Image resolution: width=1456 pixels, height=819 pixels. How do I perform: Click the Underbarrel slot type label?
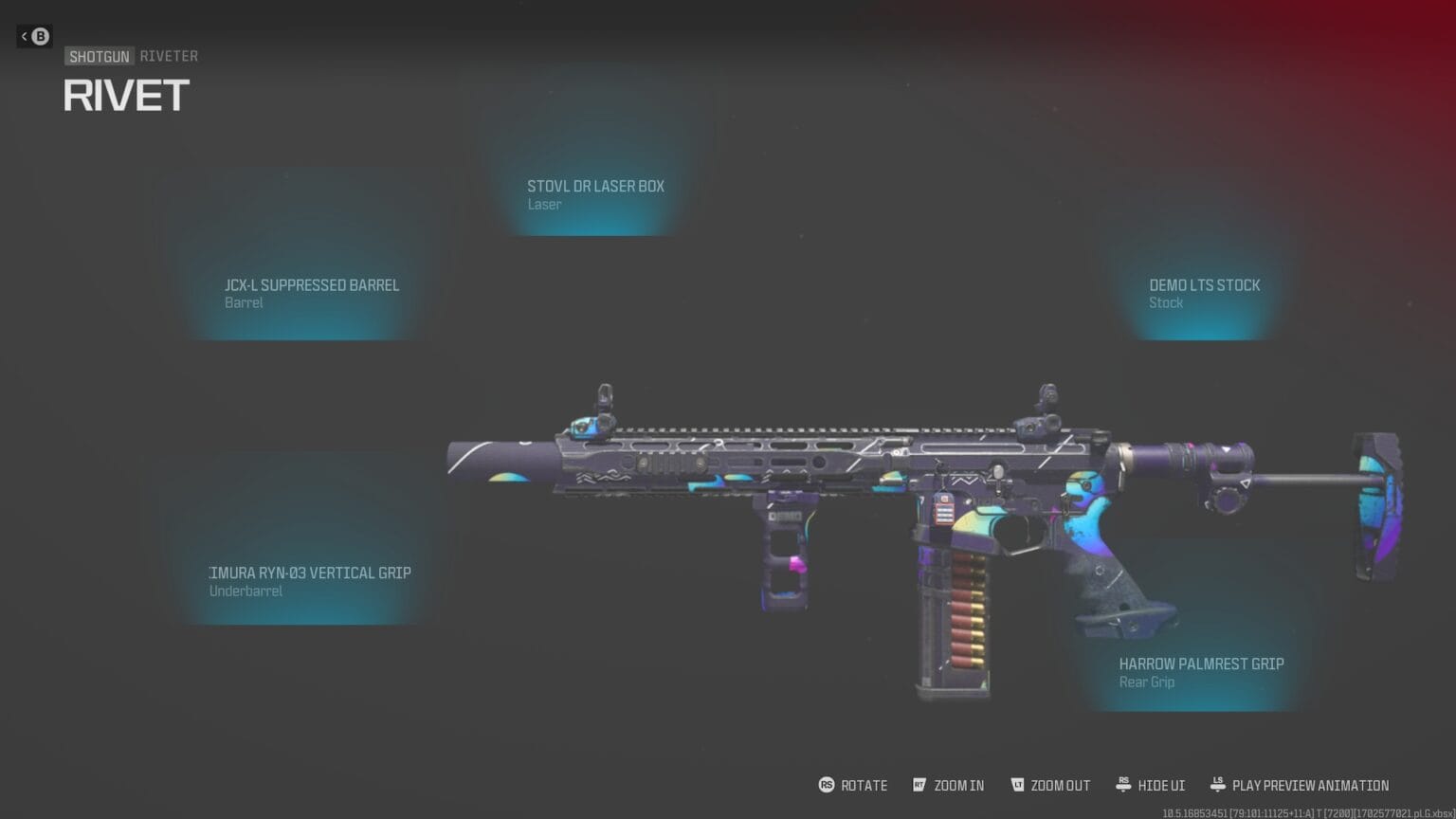pos(245,591)
